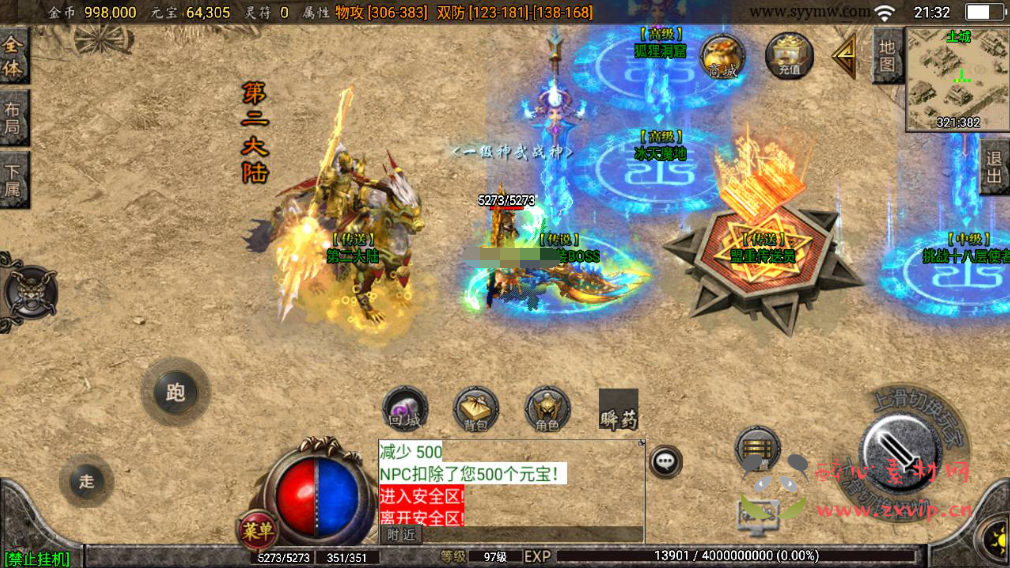This screenshot has height=568, width=1010.
Task: Open the 充值 recharge chest icon
Action: click(788, 55)
